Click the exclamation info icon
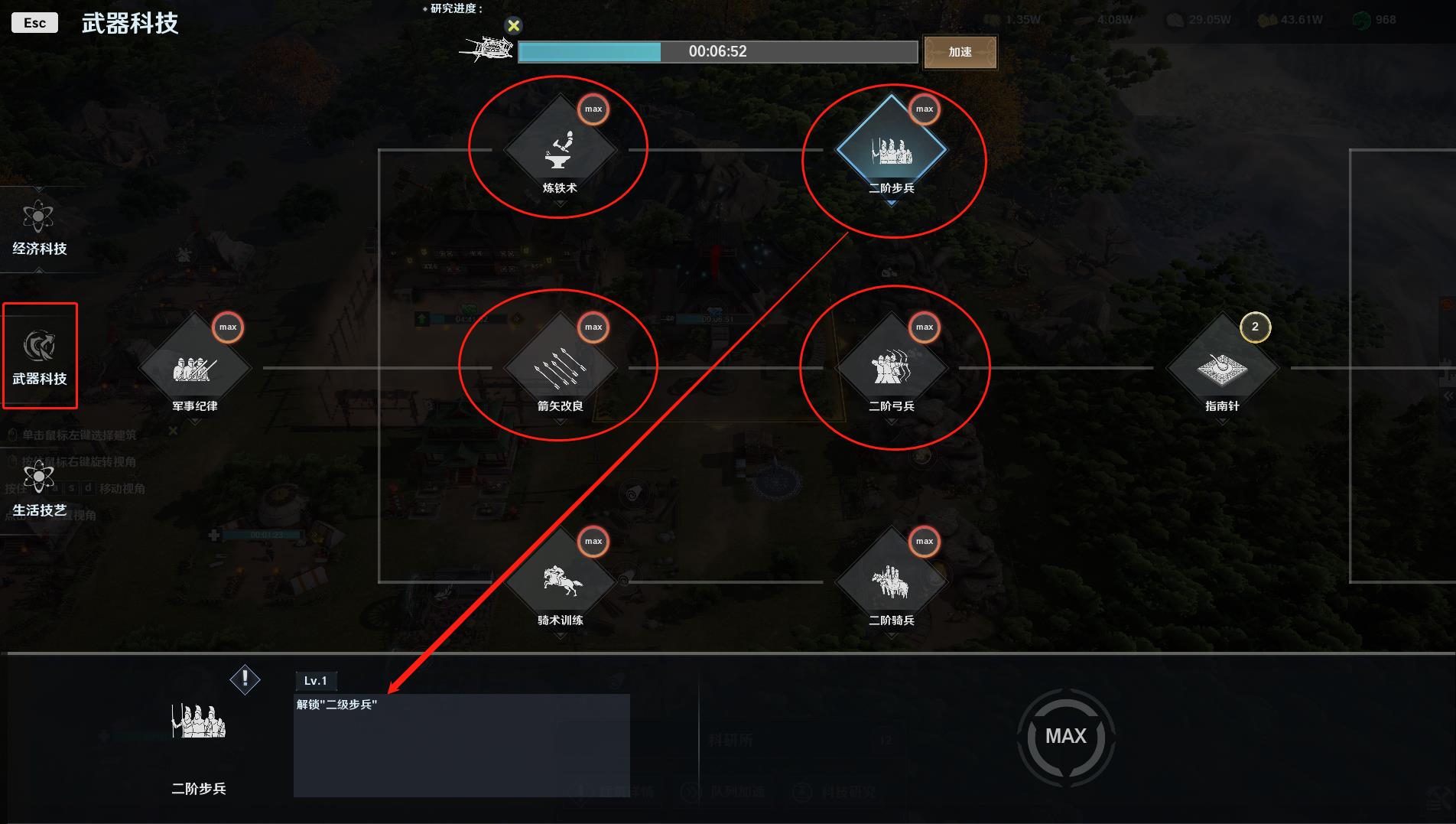Screen dimensions: 1456x824 pos(245,679)
